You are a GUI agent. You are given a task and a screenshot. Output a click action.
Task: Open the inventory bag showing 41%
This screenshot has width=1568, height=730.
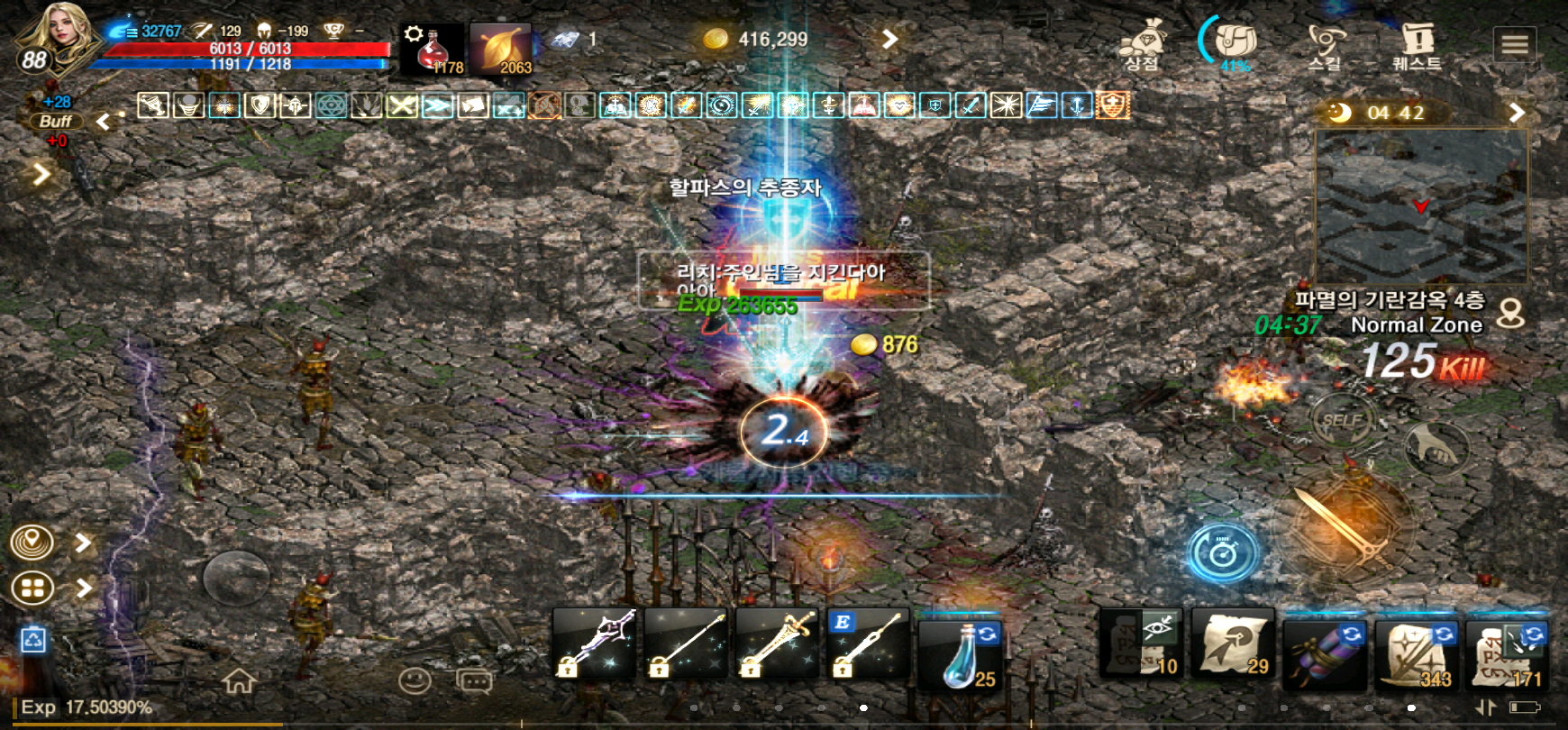(1235, 43)
